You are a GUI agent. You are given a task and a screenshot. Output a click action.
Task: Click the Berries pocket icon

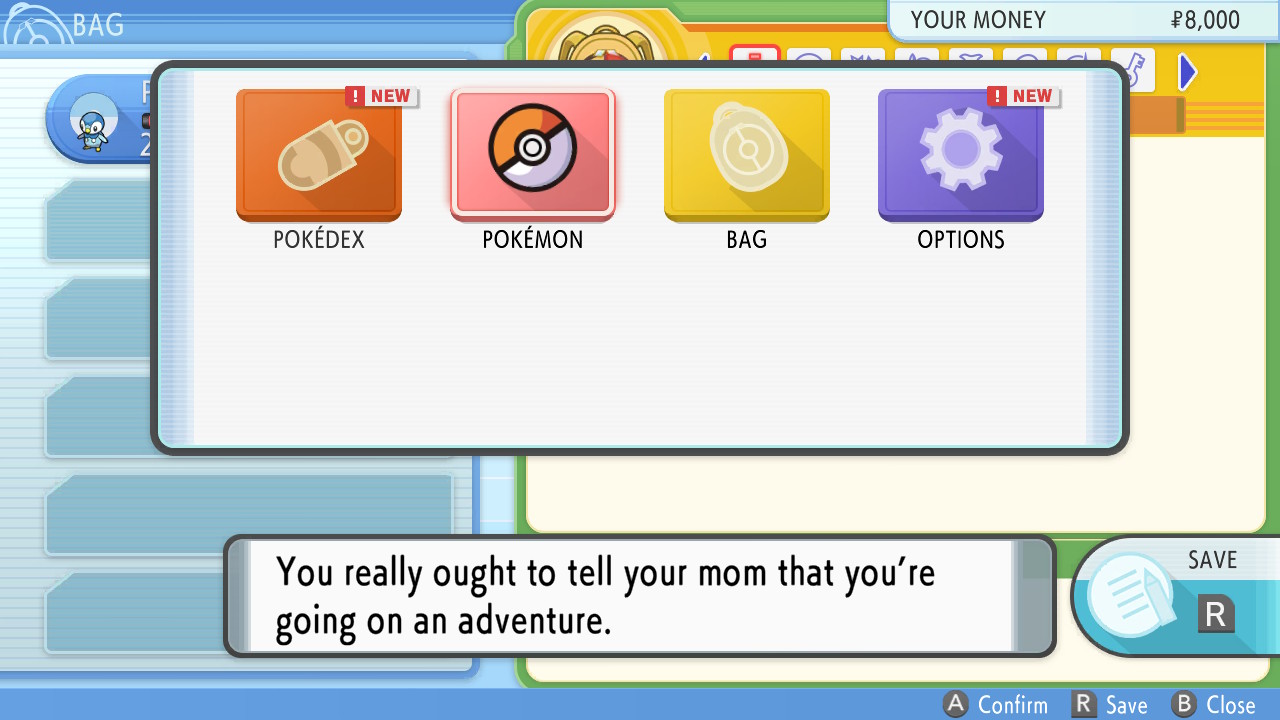point(919,58)
